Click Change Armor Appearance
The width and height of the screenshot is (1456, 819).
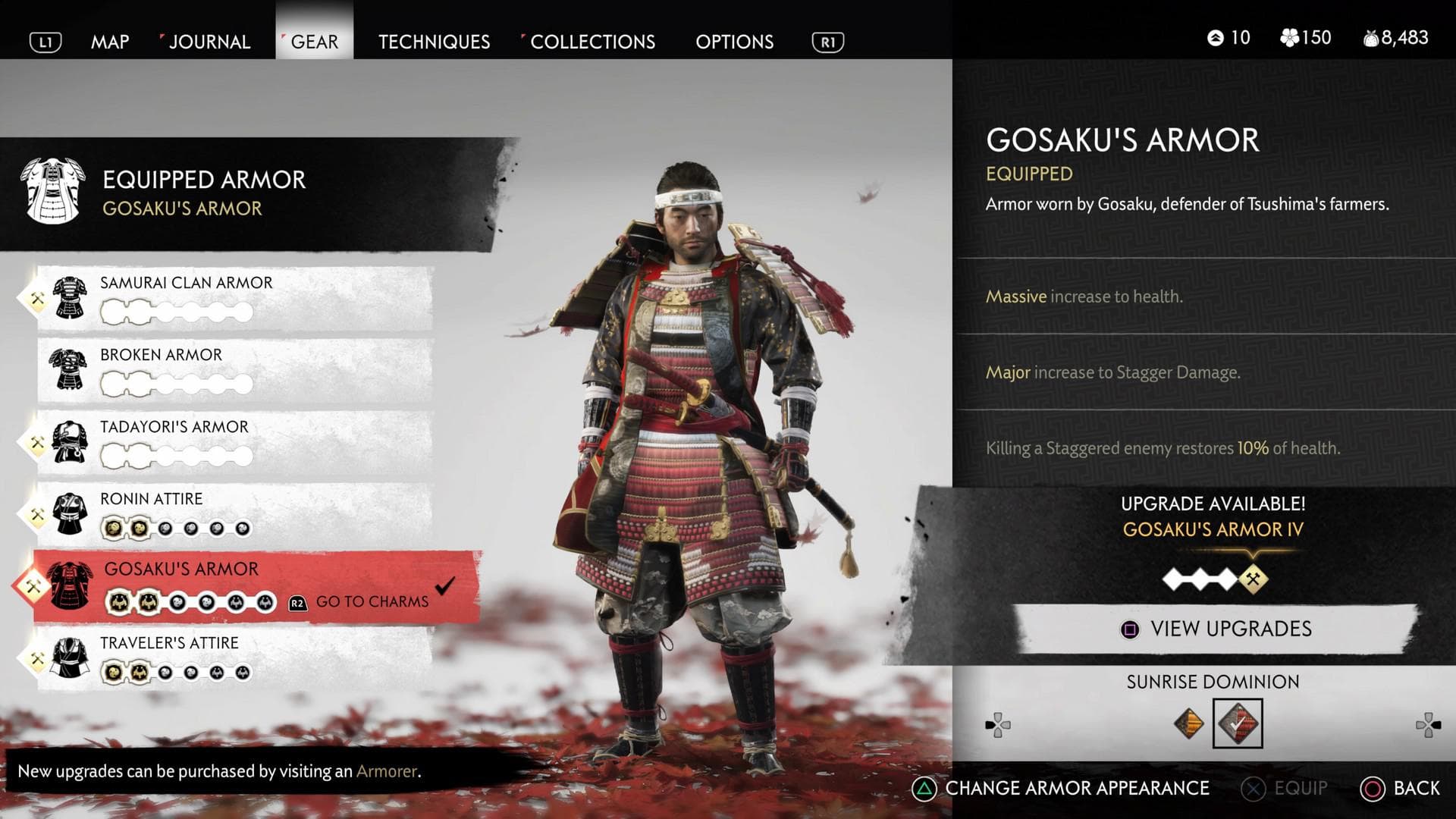(x=1062, y=789)
